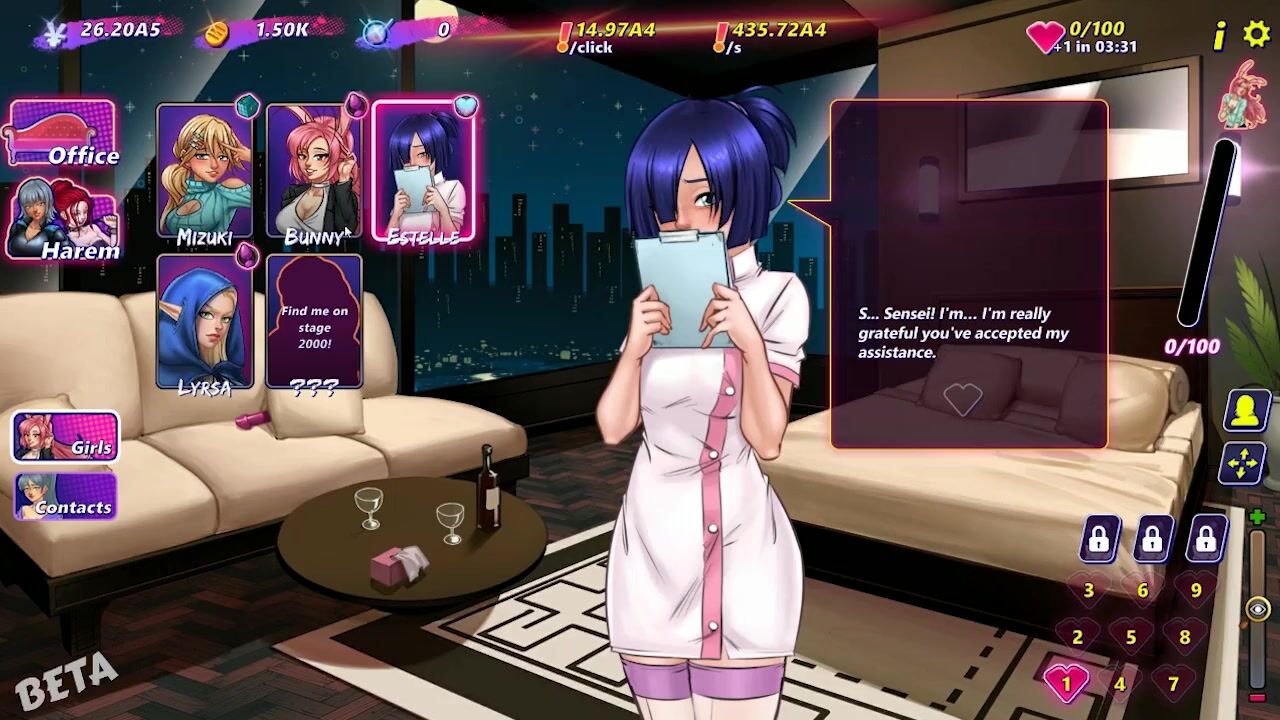Enter the Harem screen

pyautogui.click(x=62, y=222)
